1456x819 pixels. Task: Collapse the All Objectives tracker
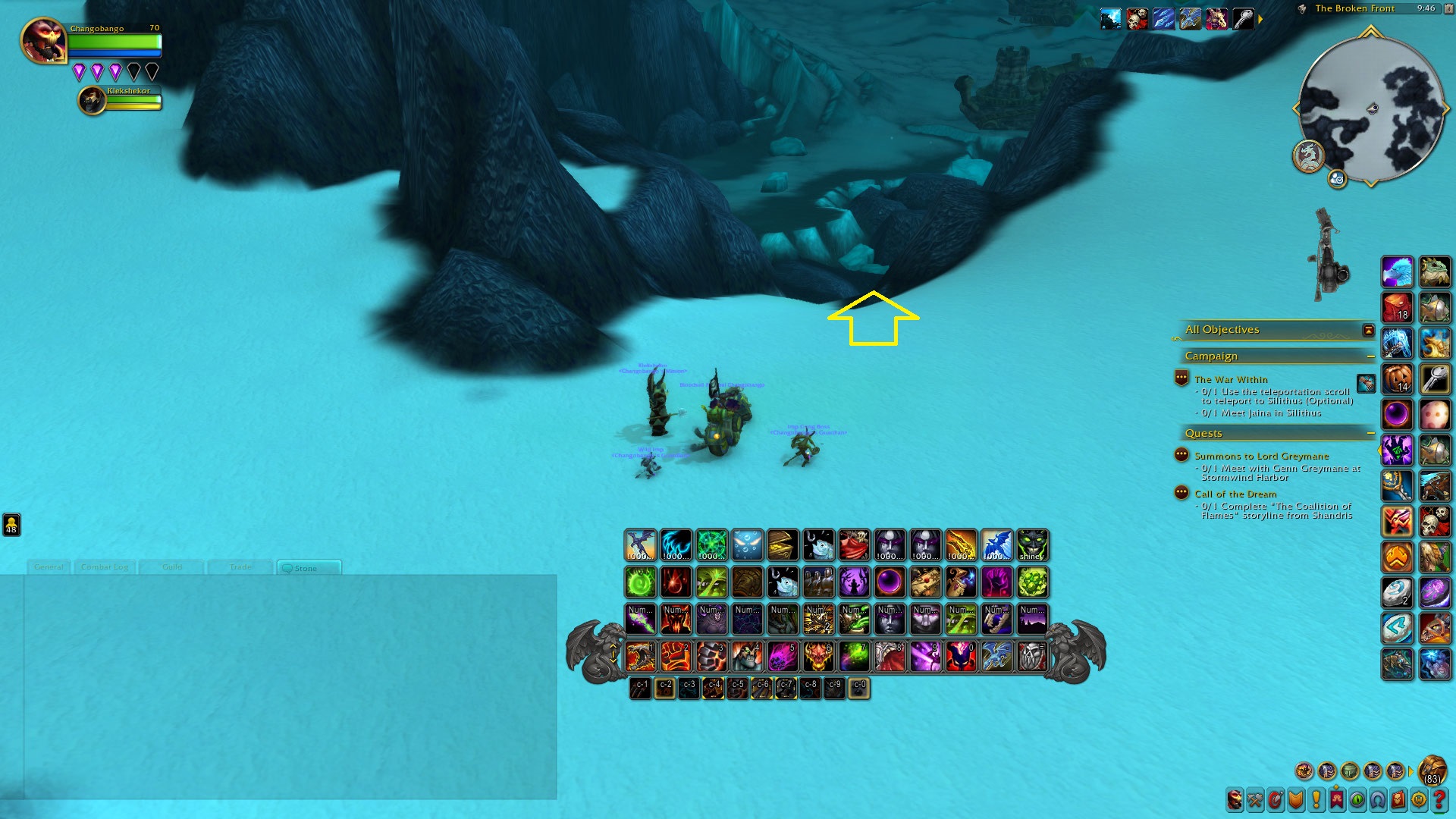pyautogui.click(x=1368, y=330)
